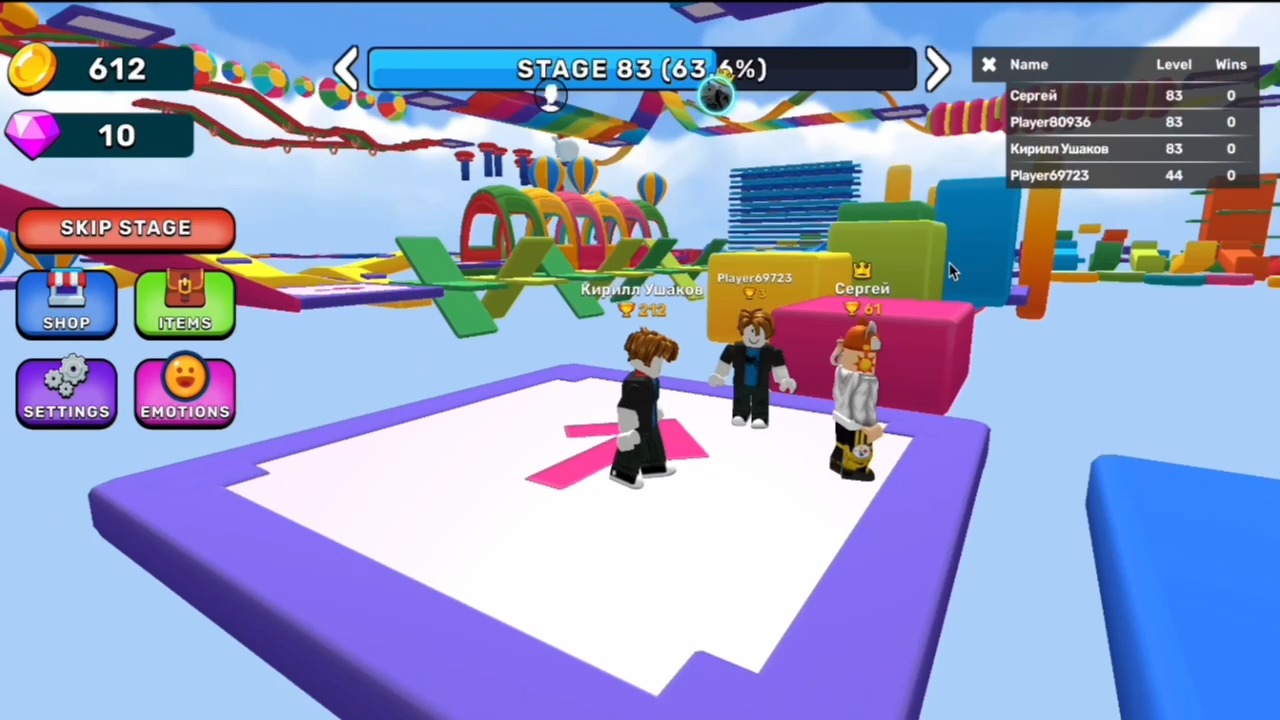Advance with the next stage arrow
This screenshot has width=1280, height=720.
click(x=936, y=68)
